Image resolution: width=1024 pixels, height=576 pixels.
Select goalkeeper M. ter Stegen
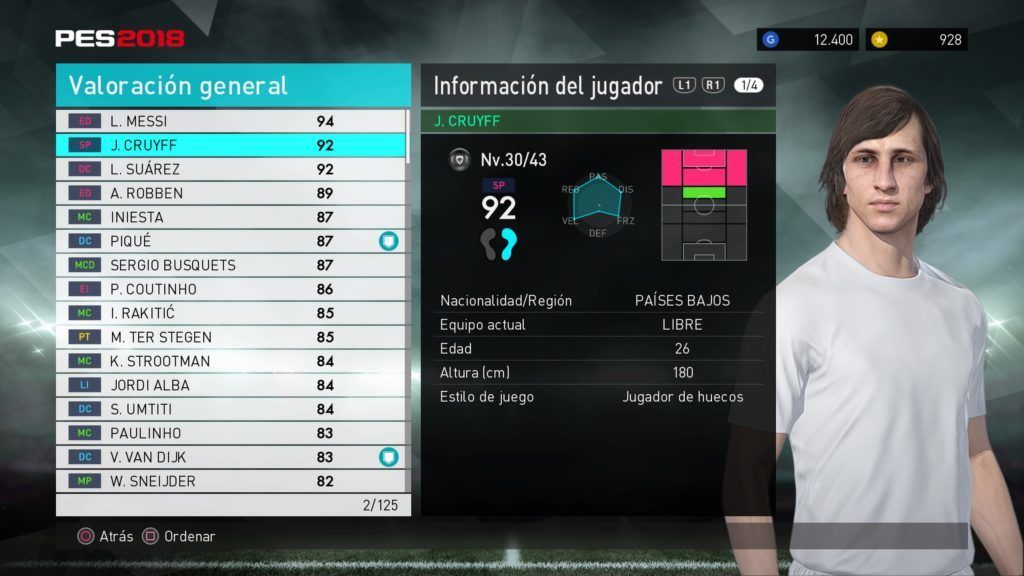232,337
